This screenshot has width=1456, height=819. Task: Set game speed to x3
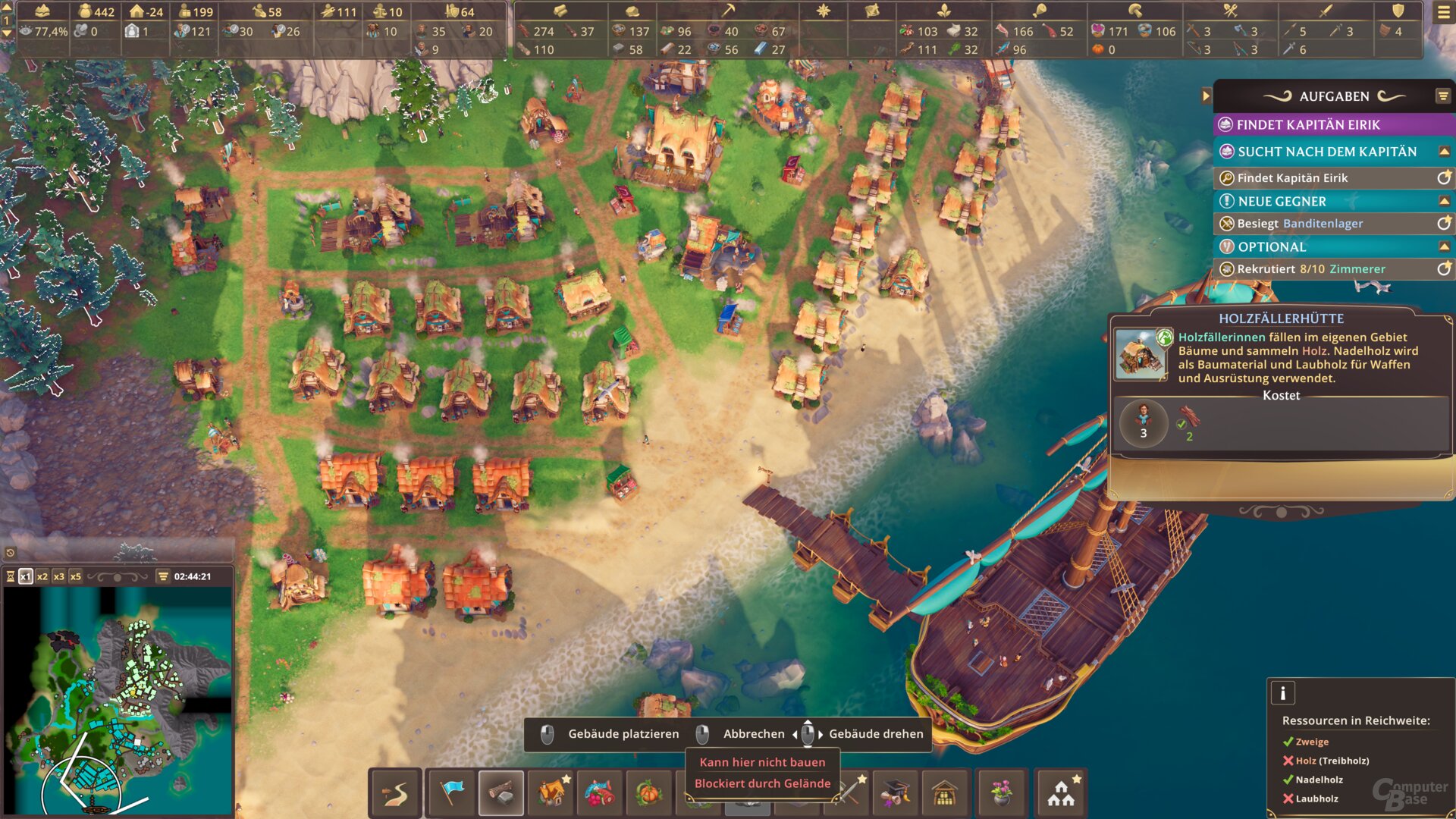[59, 577]
